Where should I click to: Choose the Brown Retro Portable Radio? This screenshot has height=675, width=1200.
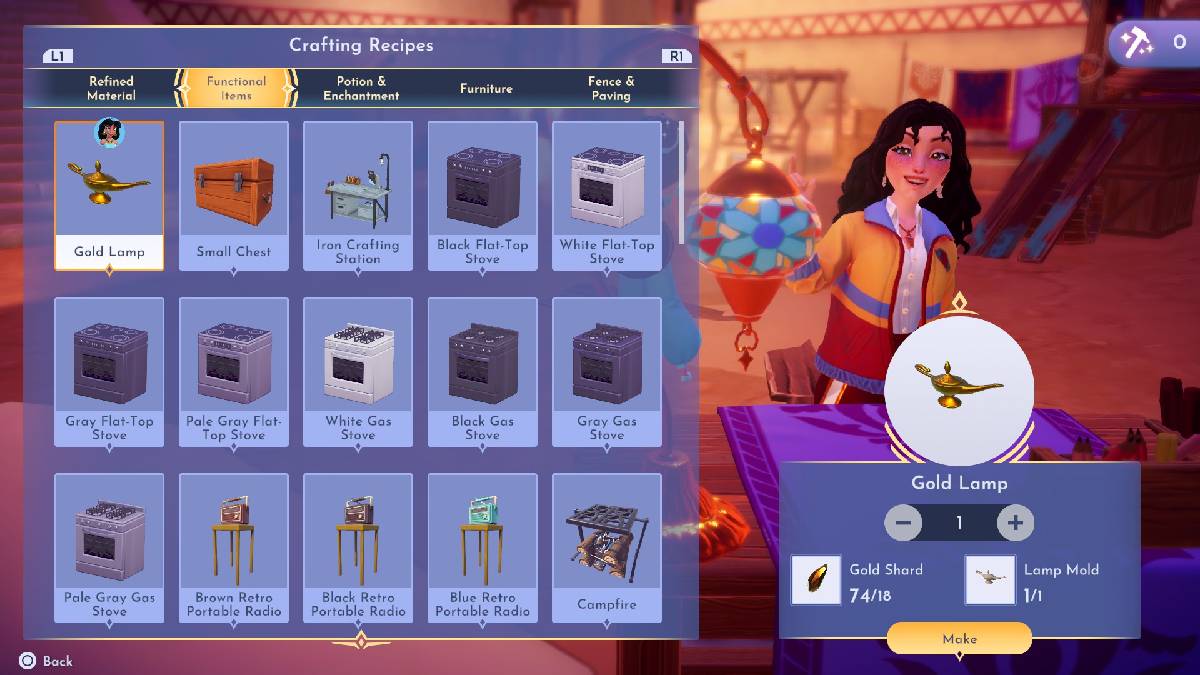[x=234, y=547]
